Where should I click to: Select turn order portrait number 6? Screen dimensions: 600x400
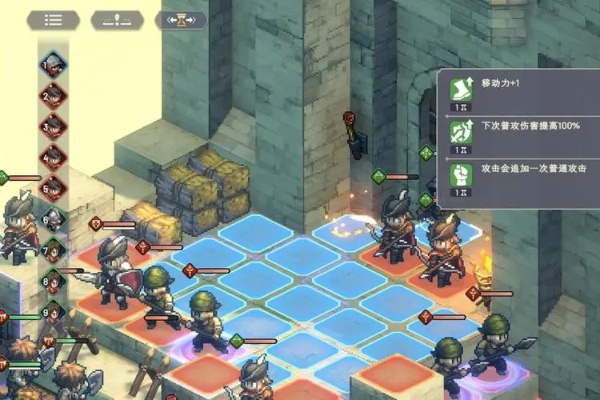coord(53,219)
